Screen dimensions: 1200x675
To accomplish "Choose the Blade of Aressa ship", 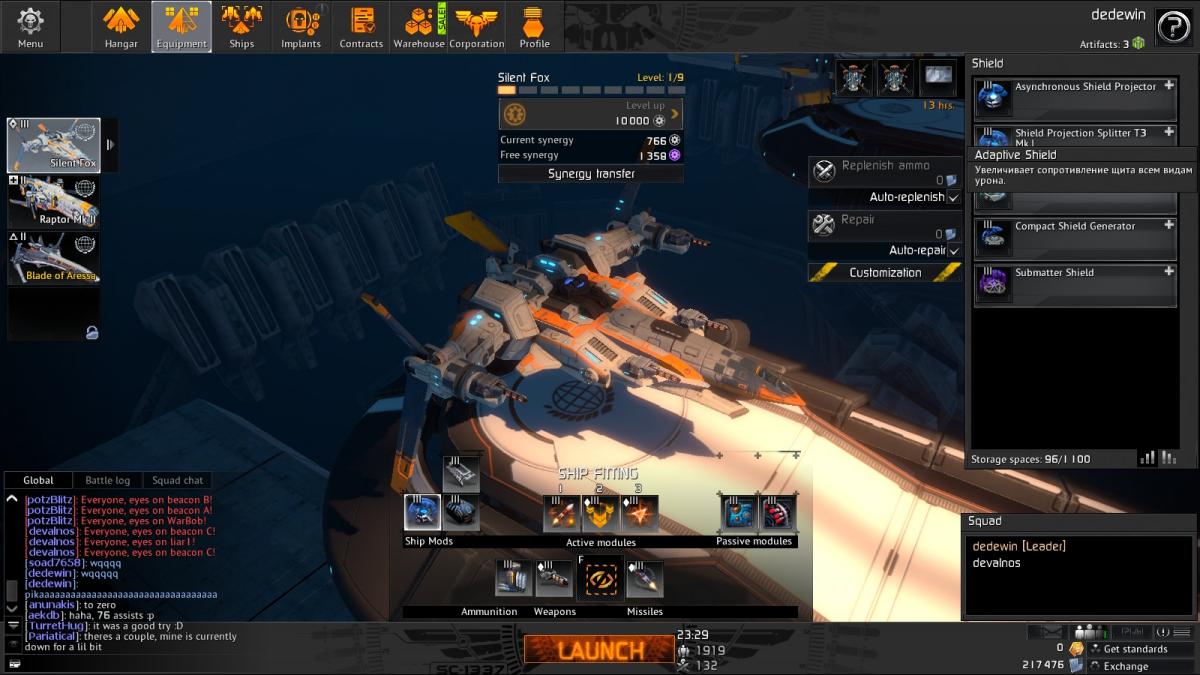I will 53,258.
